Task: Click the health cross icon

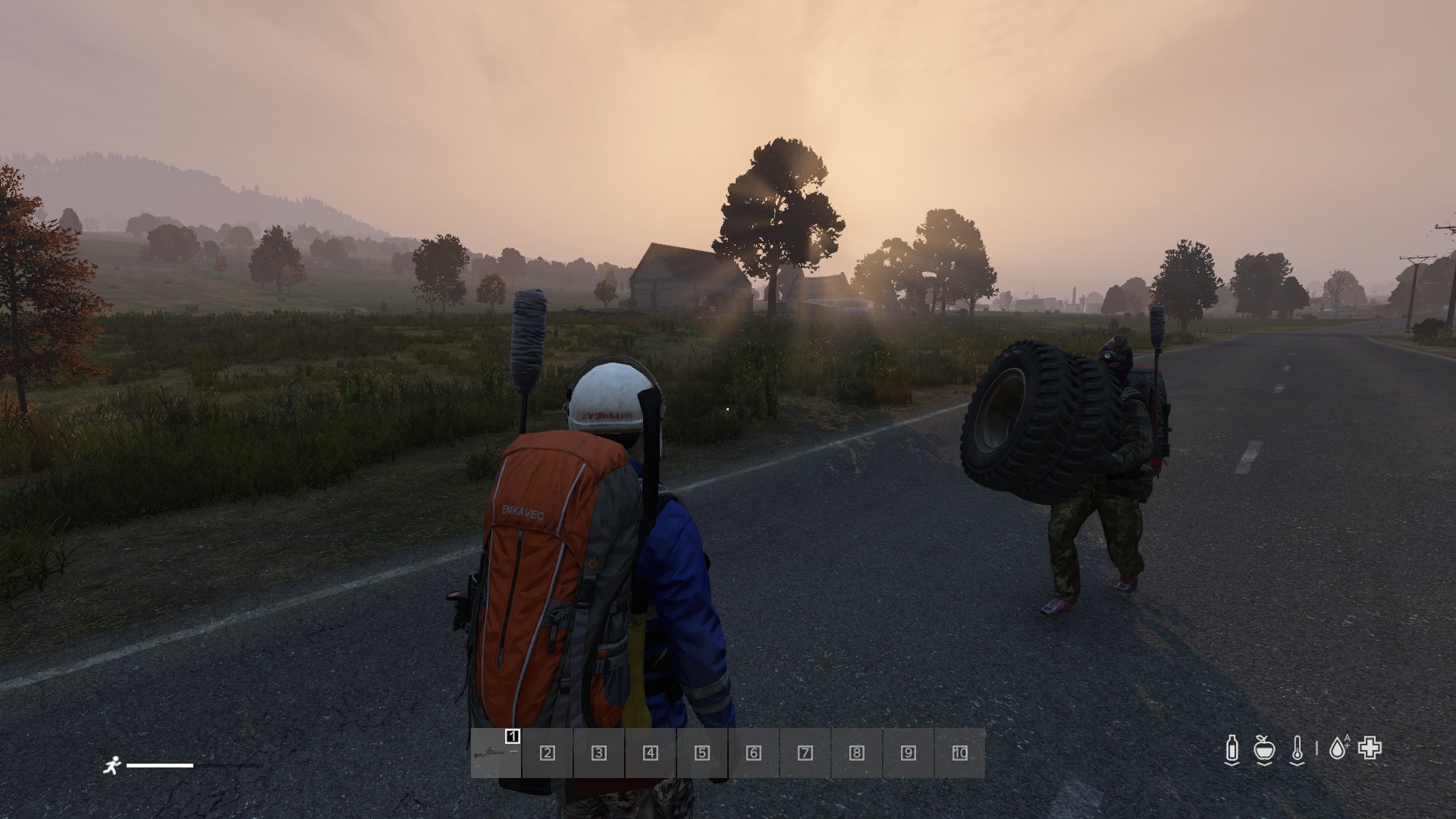Action: tap(1370, 748)
